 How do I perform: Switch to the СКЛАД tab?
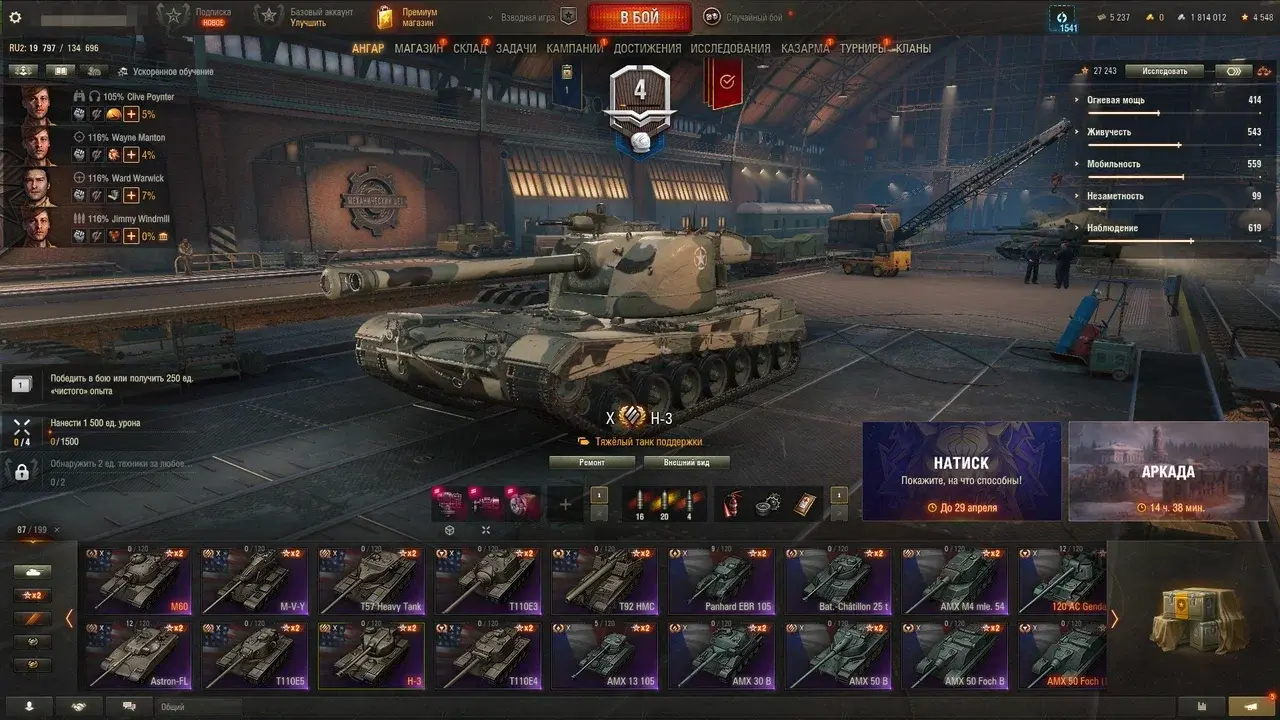click(470, 48)
